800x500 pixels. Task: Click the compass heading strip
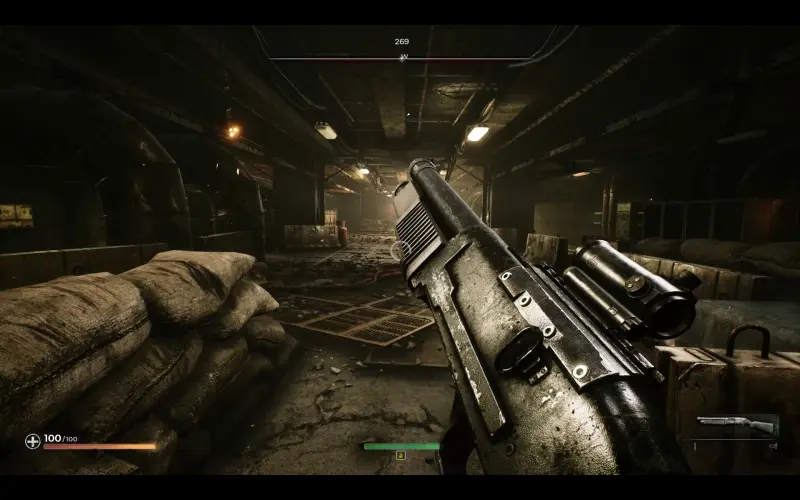pos(402,58)
